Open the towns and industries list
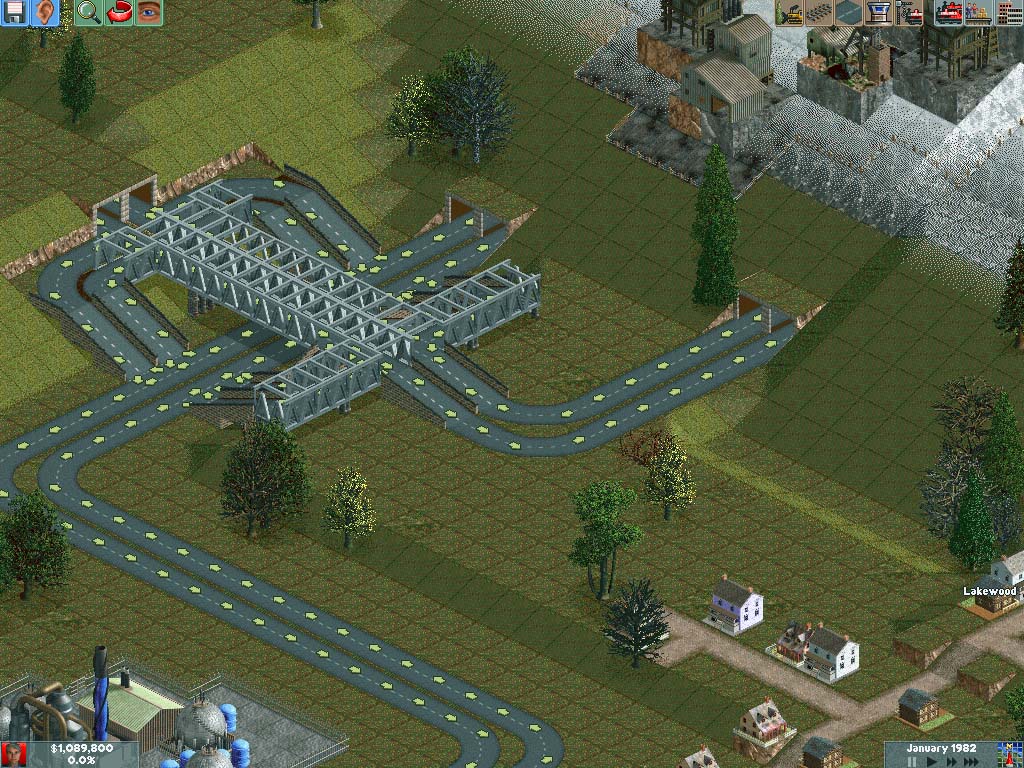Image resolution: width=1024 pixels, height=768 pixels. pyautogui.click(x=1008, y=13)
